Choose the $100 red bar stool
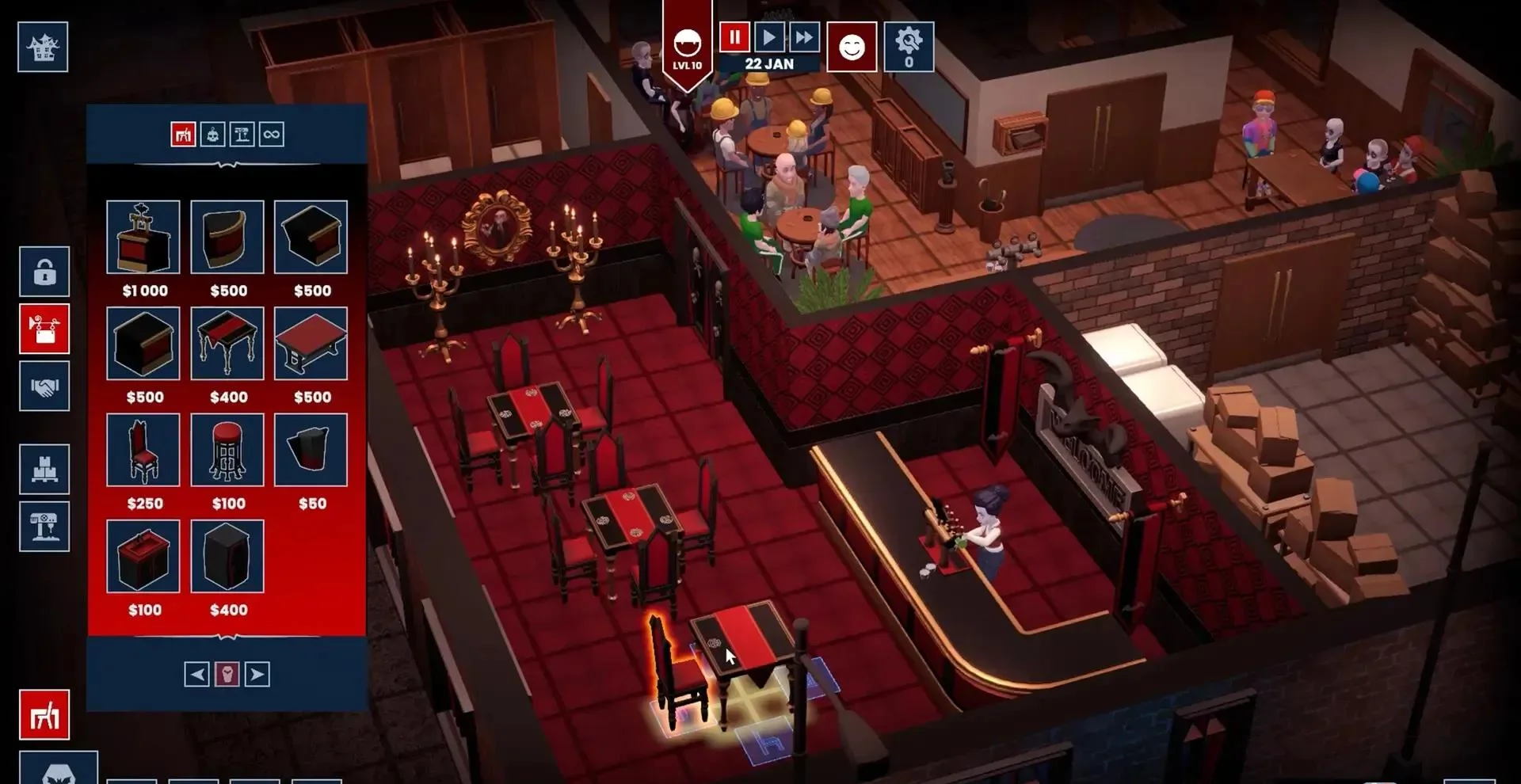This screenshot has height=784, width=1521. point(227,450)
